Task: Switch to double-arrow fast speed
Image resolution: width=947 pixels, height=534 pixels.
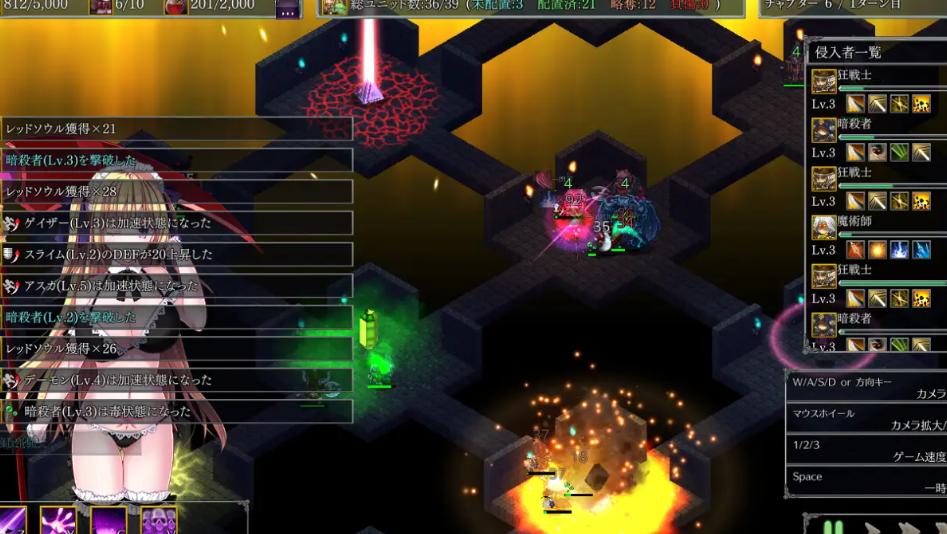Action: [x=908, y=528]
